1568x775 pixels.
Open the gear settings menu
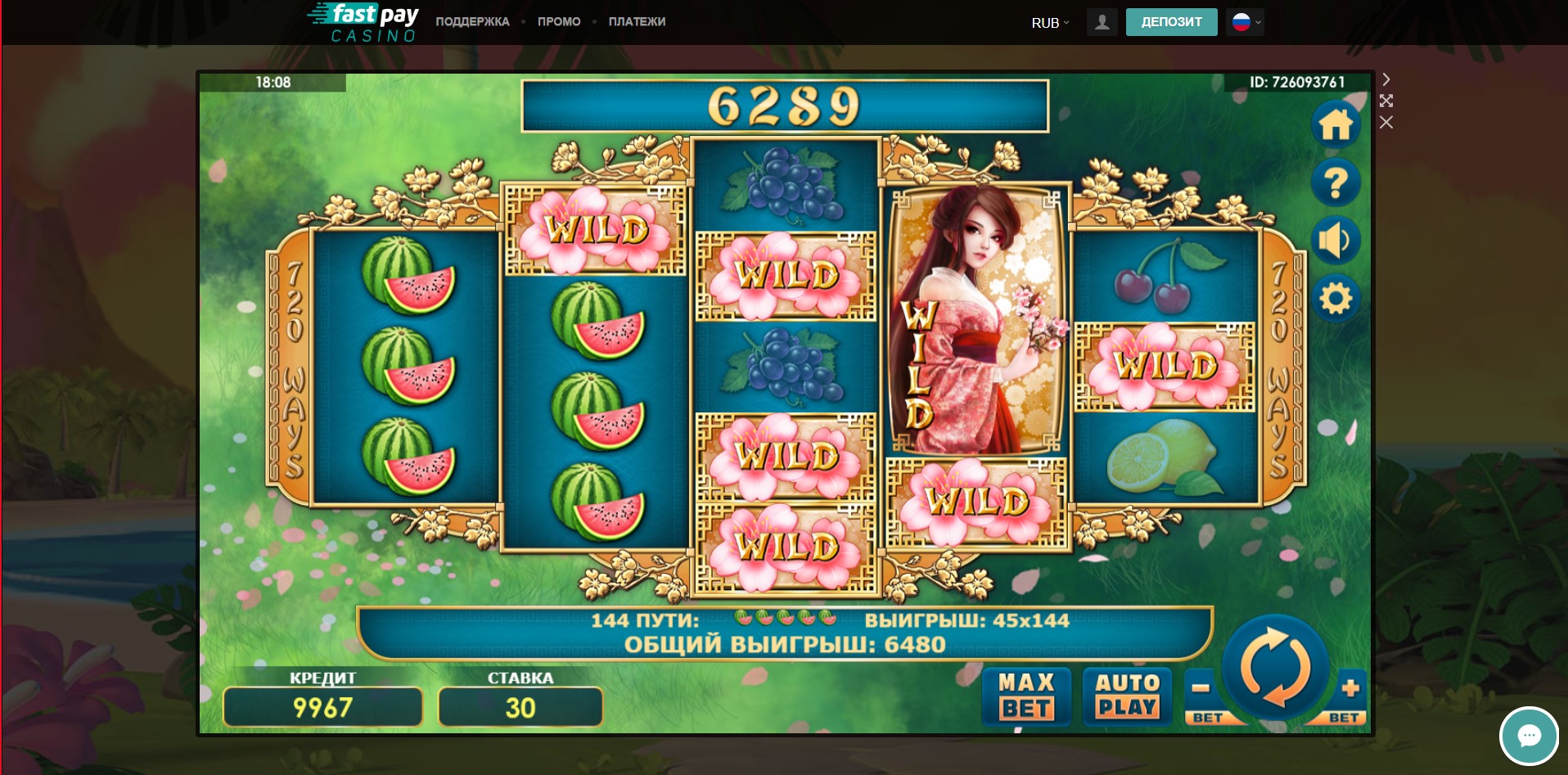[x=1336, y=298]
